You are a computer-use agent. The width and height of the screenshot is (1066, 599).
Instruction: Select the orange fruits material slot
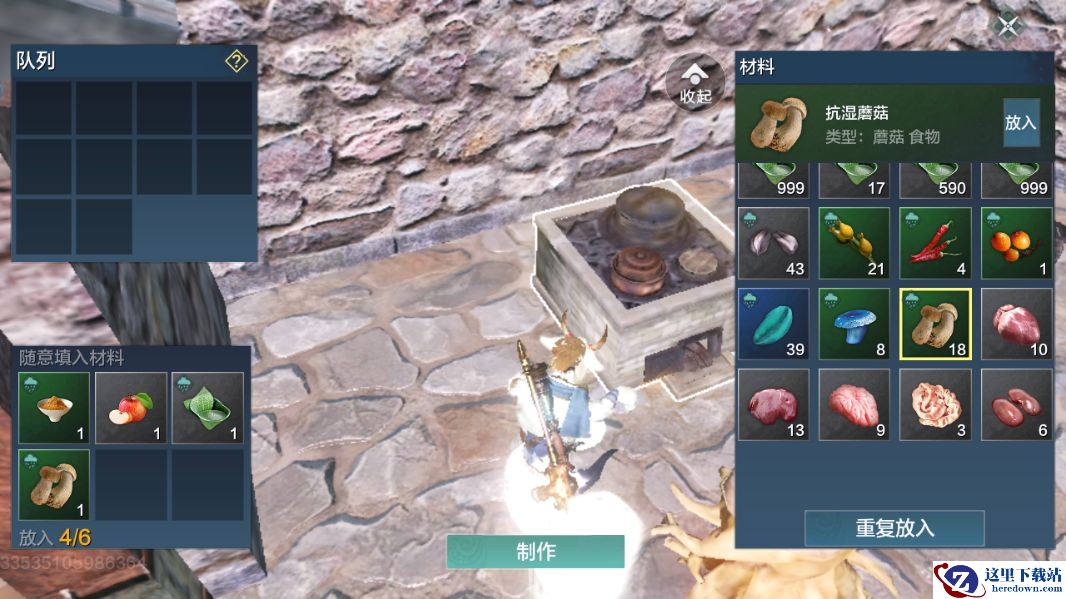pos(1016,243)
